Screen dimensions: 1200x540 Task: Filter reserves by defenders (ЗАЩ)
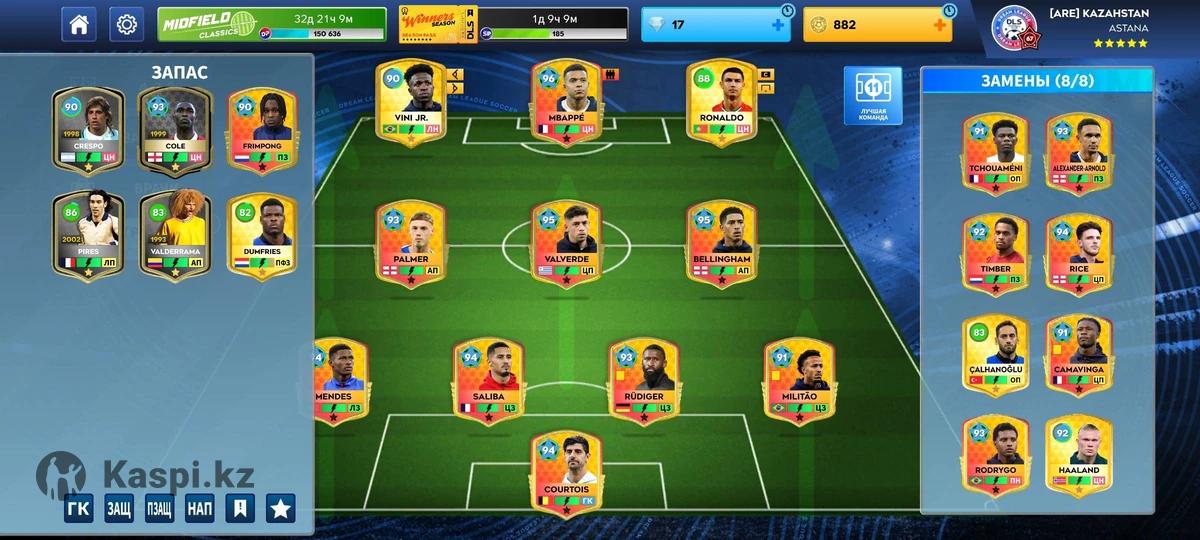coord(119,508)
